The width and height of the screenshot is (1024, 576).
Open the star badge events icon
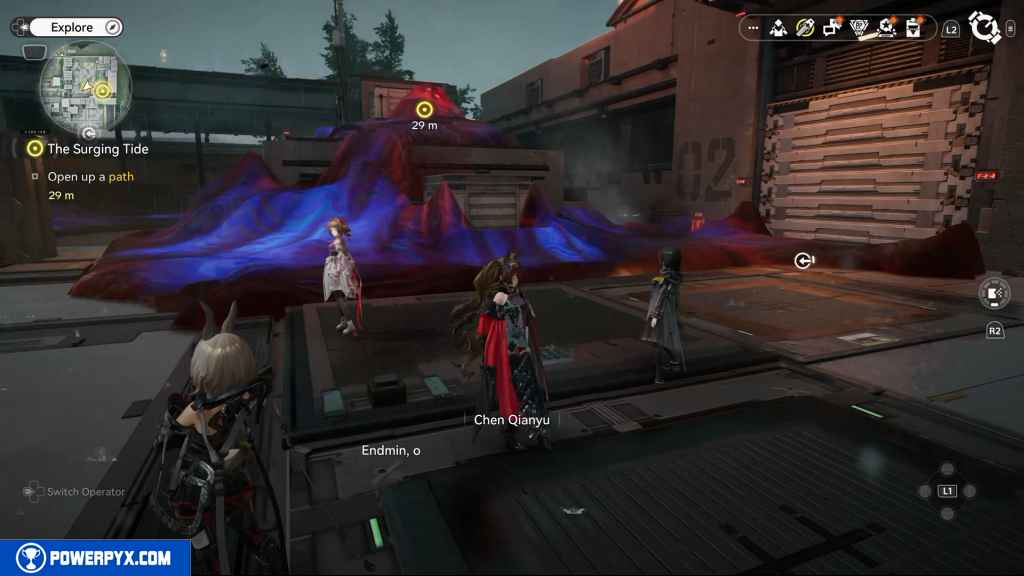[886, 28]
